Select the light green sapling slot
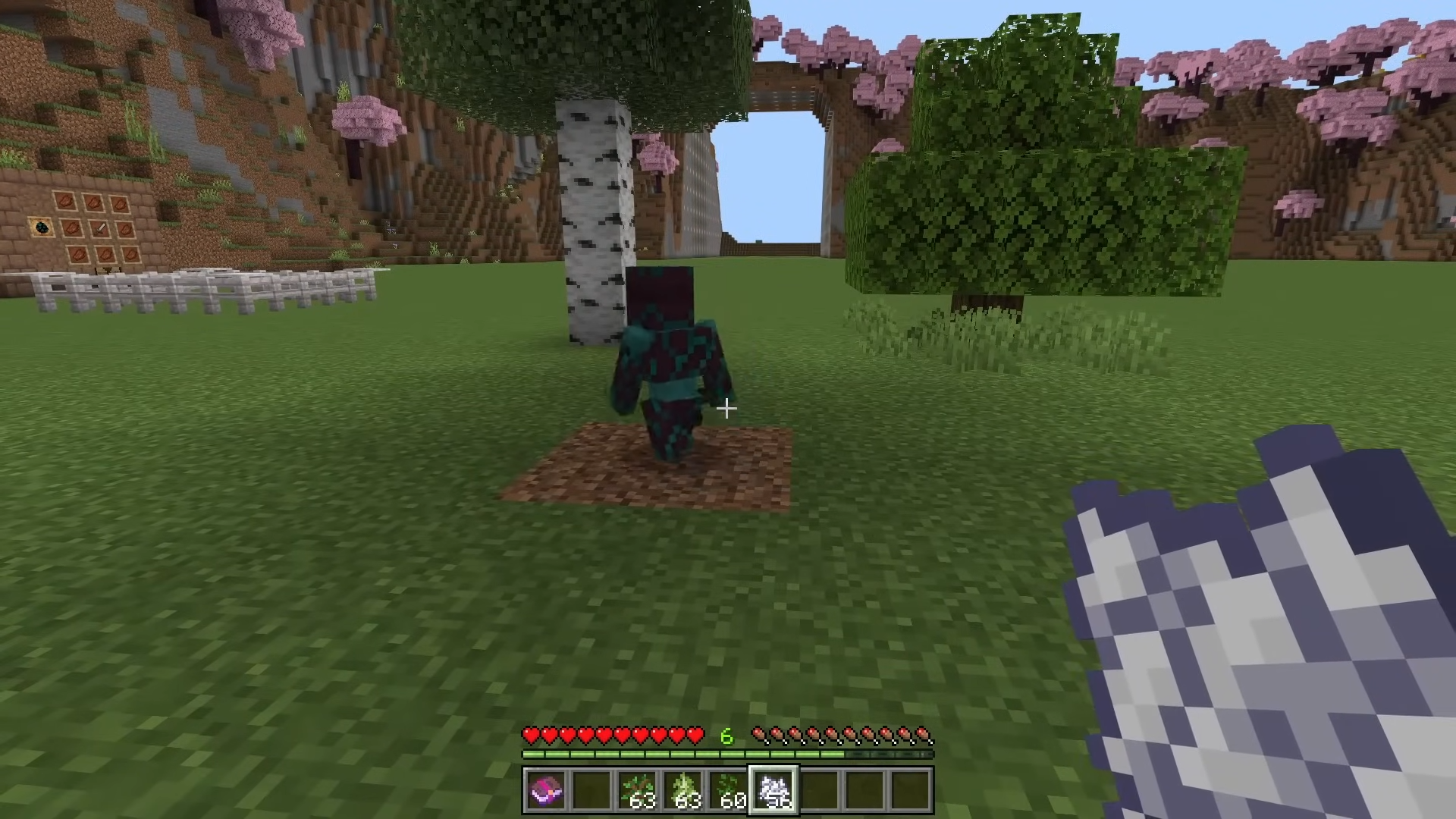This screenshot has width=1456, height=819. [x=682, y=790]
